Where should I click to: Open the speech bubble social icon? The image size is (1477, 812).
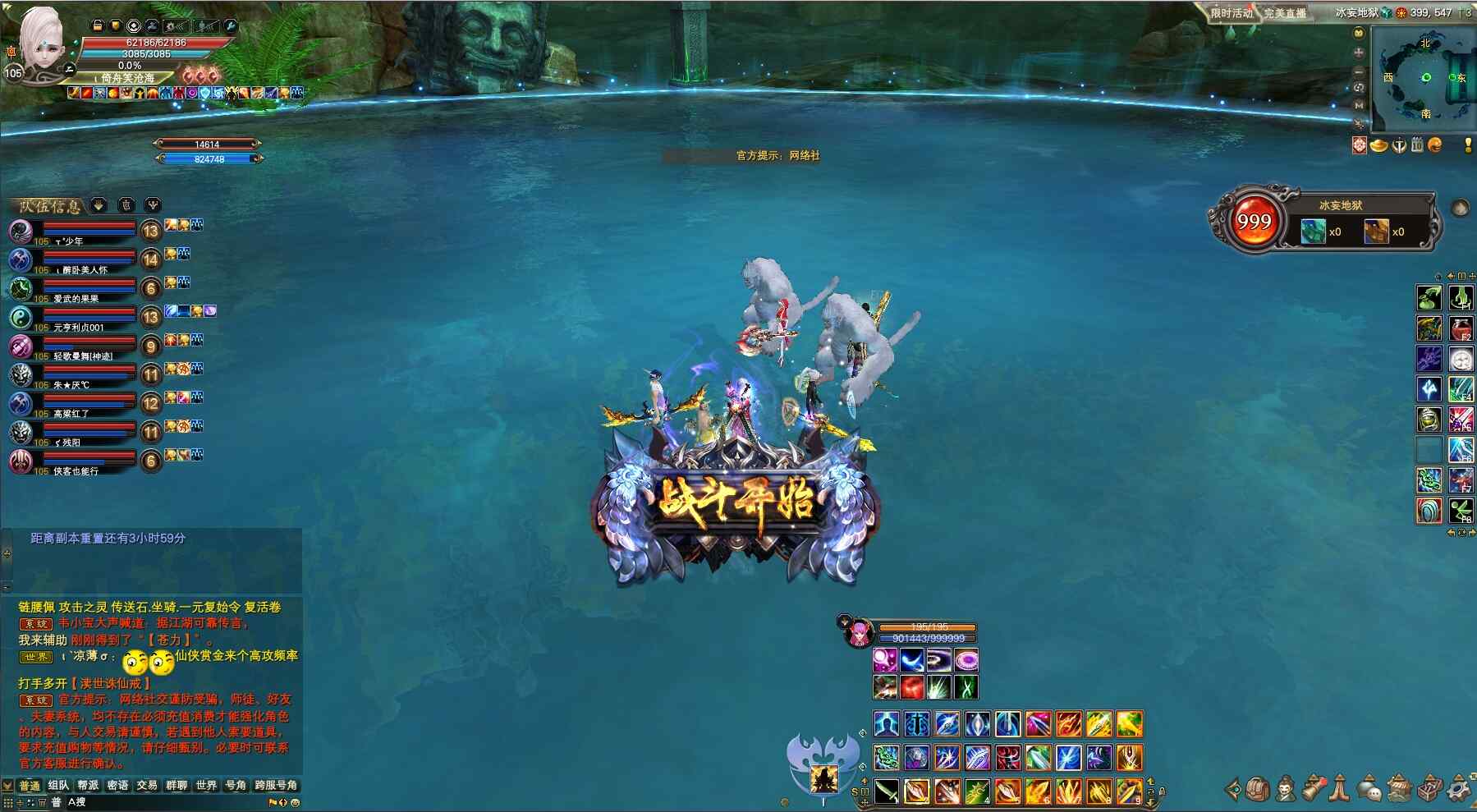pyautogui.click(x=1369, y=789)
